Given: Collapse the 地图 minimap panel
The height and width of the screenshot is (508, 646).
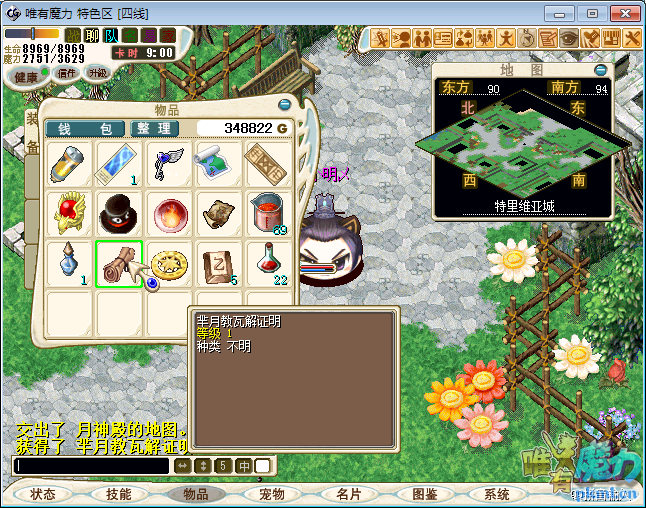Looking at the screenshot, I should 600,70.
